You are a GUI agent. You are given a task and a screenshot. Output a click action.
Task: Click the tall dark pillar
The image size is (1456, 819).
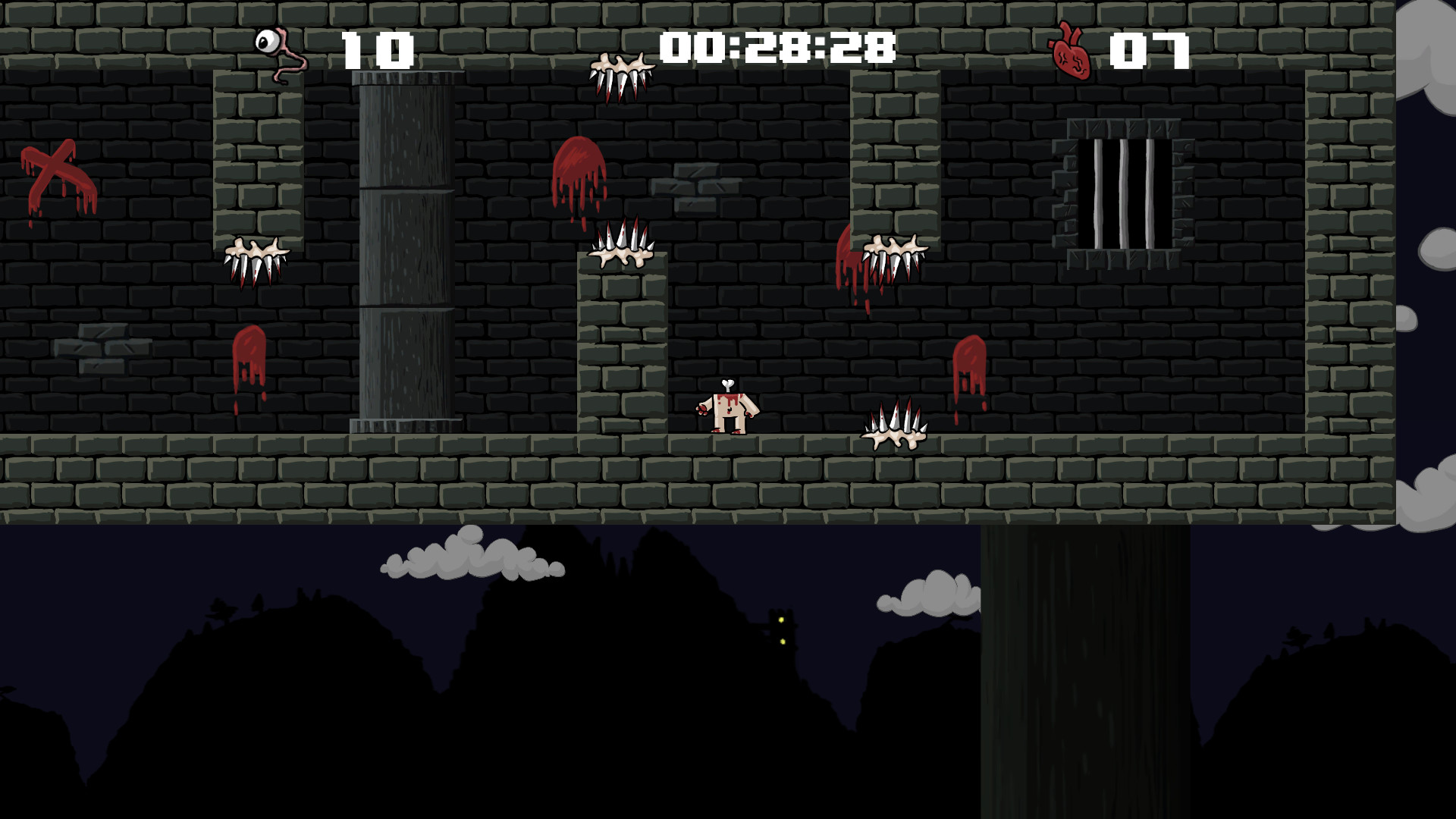[406, 250]
